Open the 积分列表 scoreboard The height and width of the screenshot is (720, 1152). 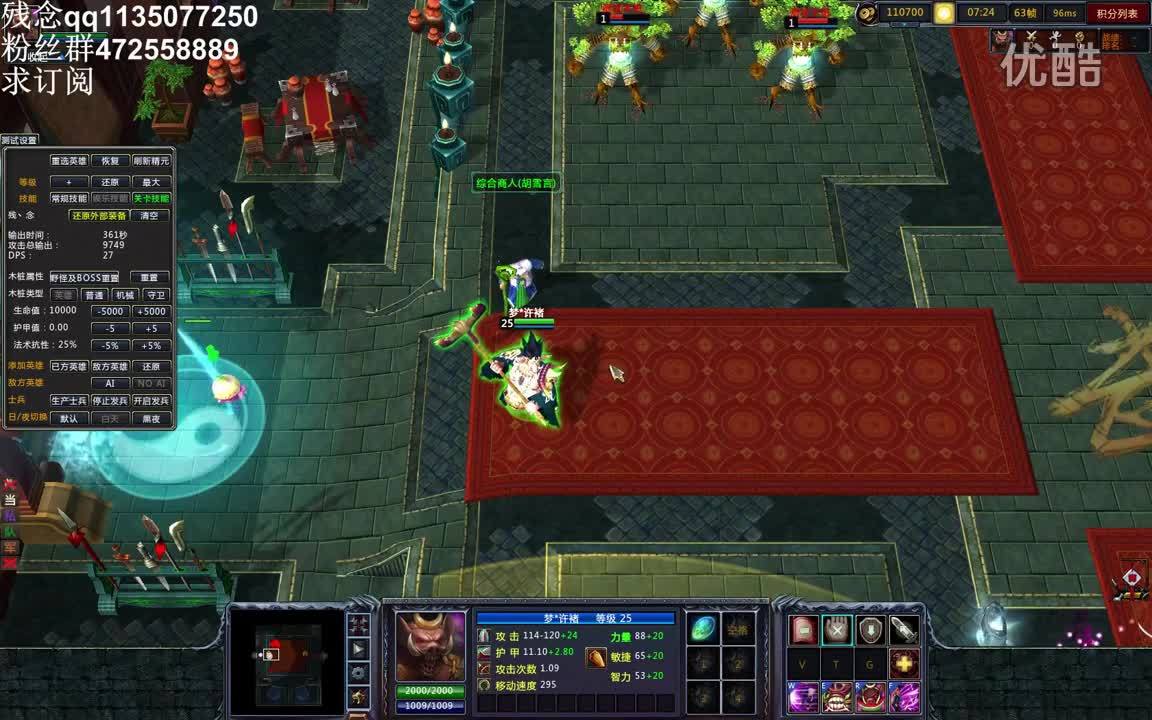point(1117,13)
